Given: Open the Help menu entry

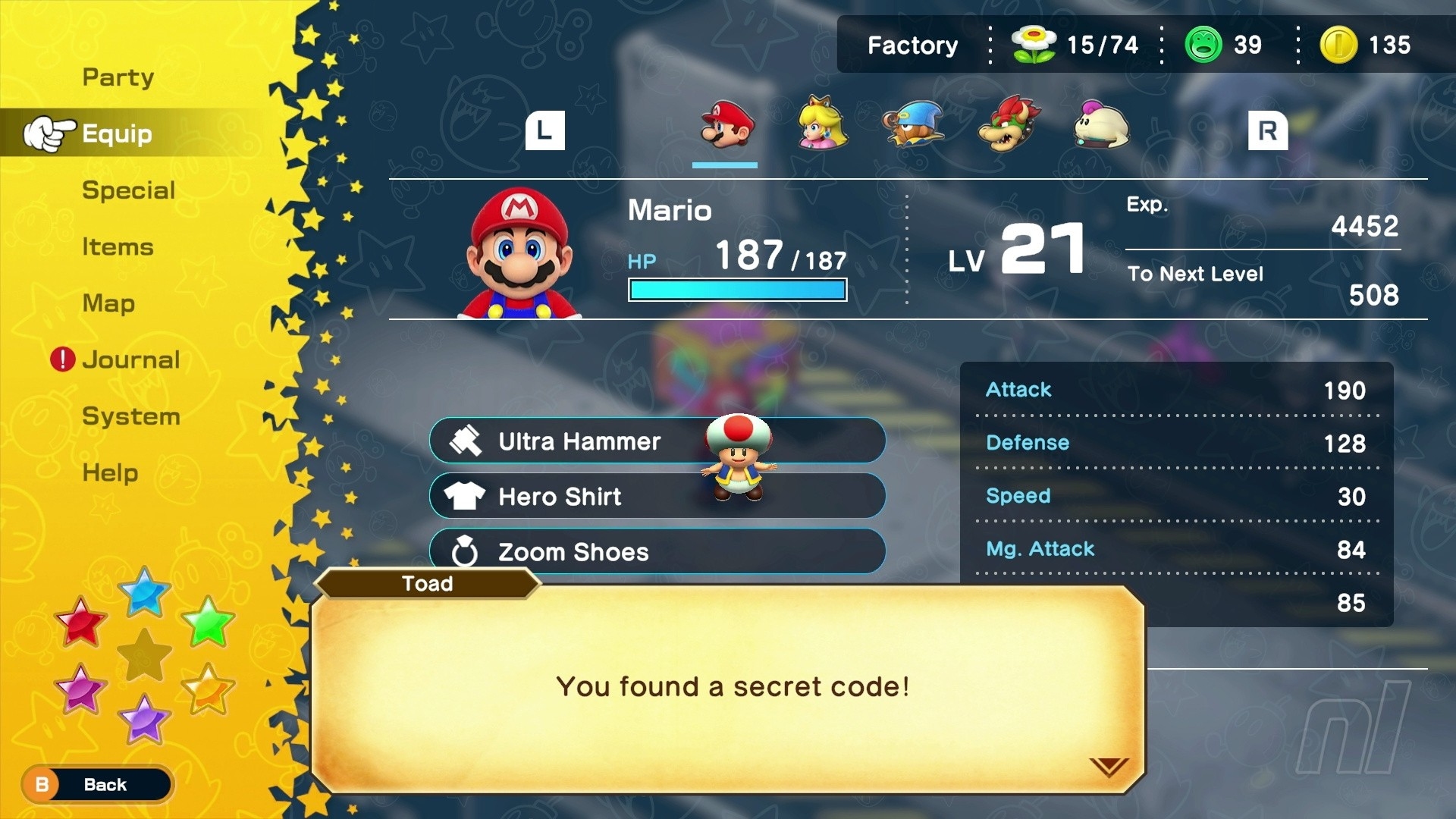Looking at the screenshot, I should [x=110, y=472].
